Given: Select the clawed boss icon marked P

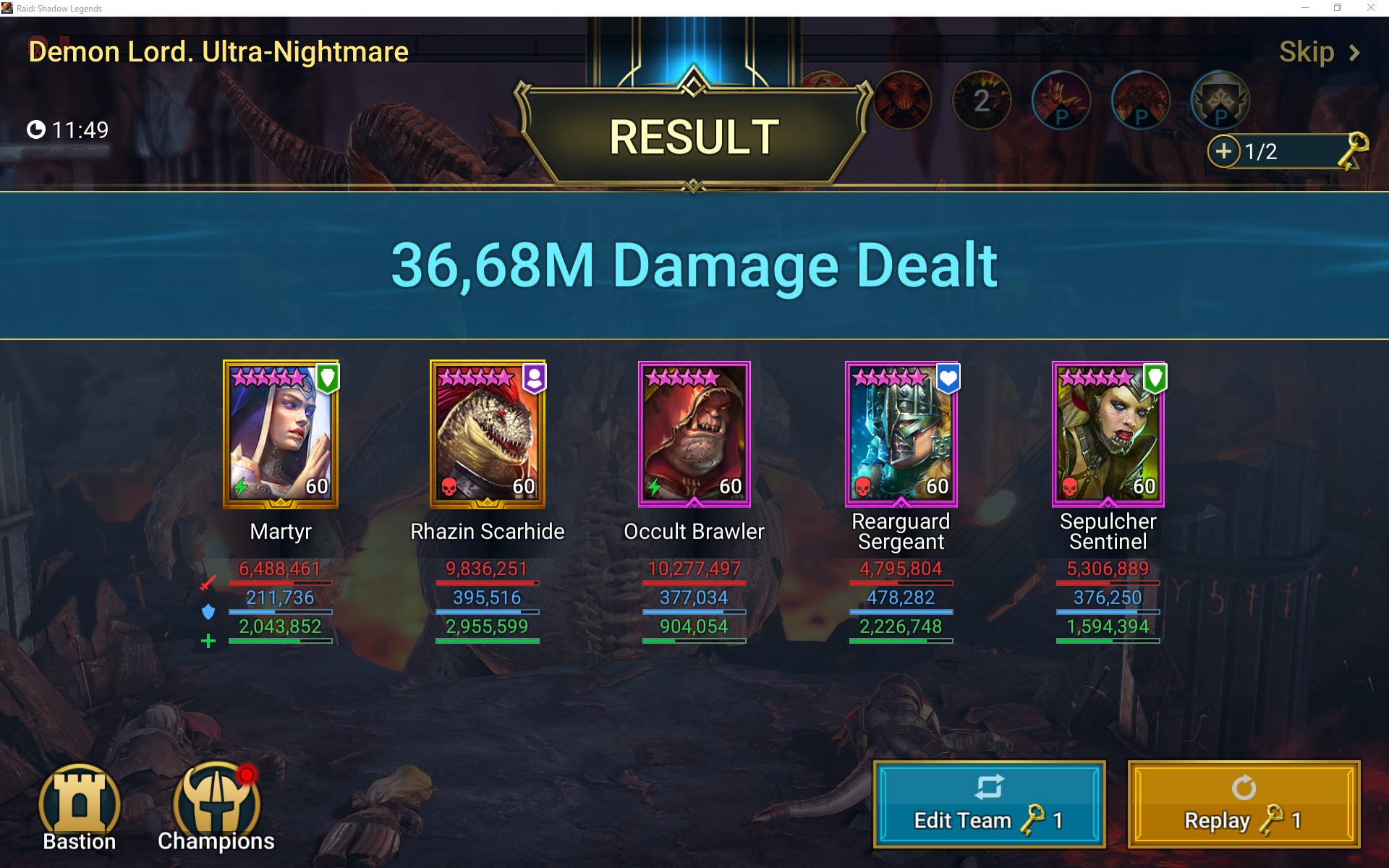Looking at the screenshot, I should (1061, 101).
